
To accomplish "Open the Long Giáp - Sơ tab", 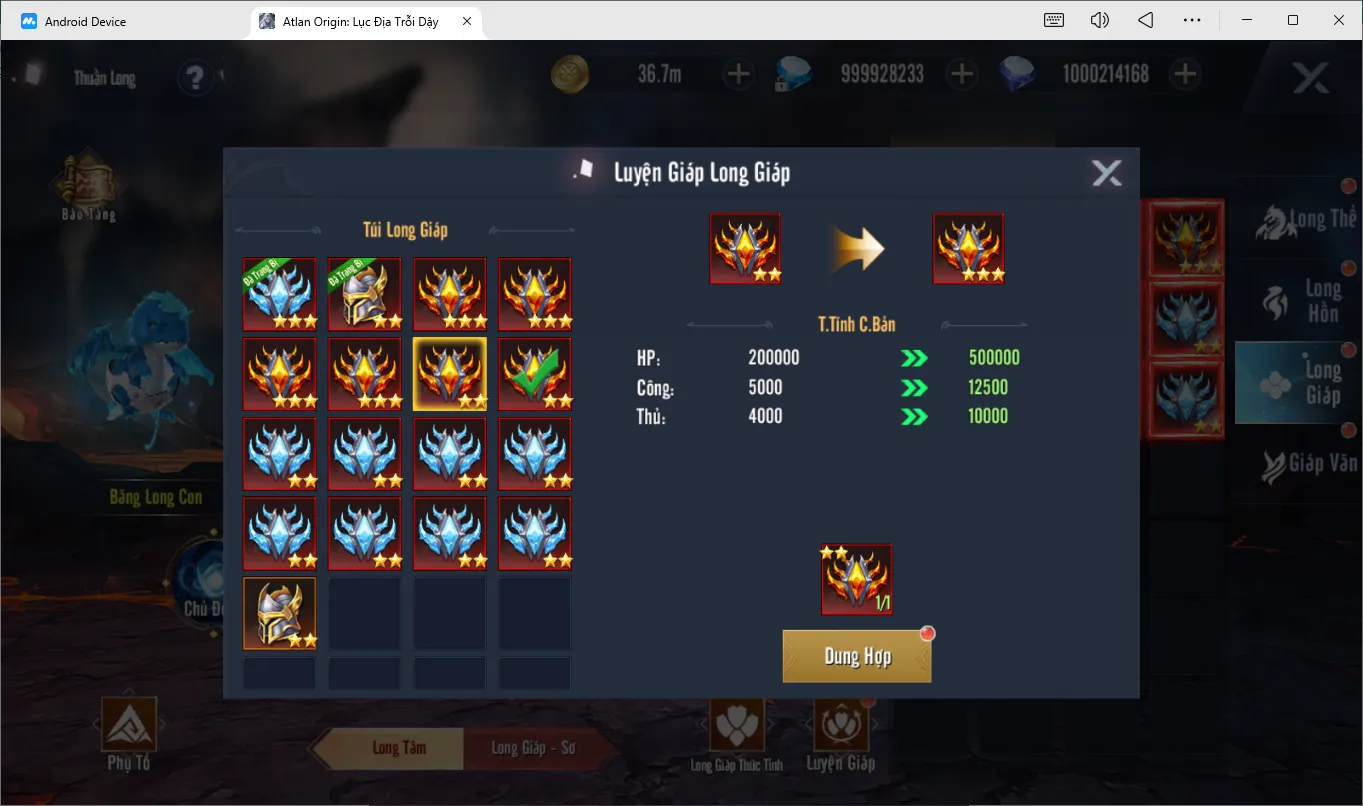I will [x=532, y=748].
